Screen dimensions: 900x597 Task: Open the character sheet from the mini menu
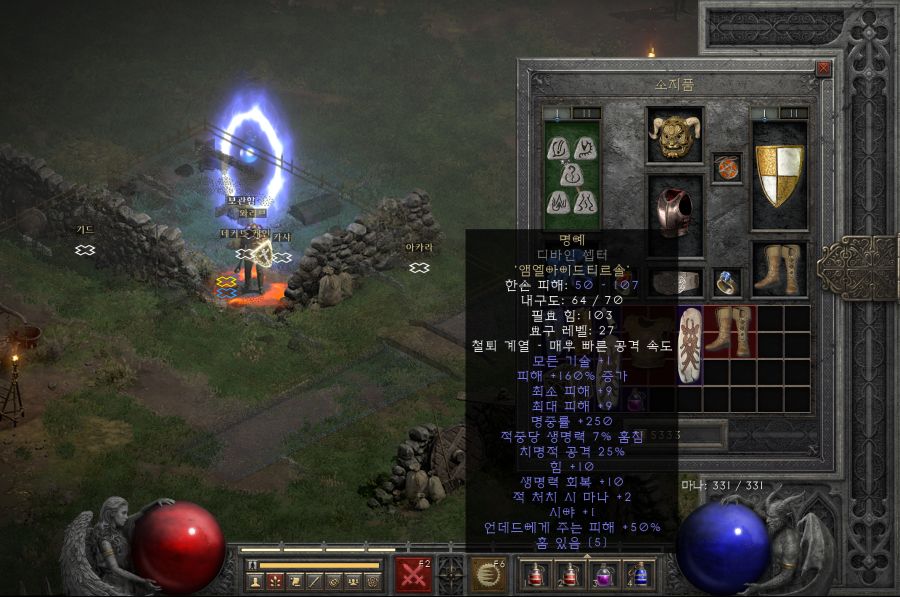pyautogui.click(x=253, y=581)
